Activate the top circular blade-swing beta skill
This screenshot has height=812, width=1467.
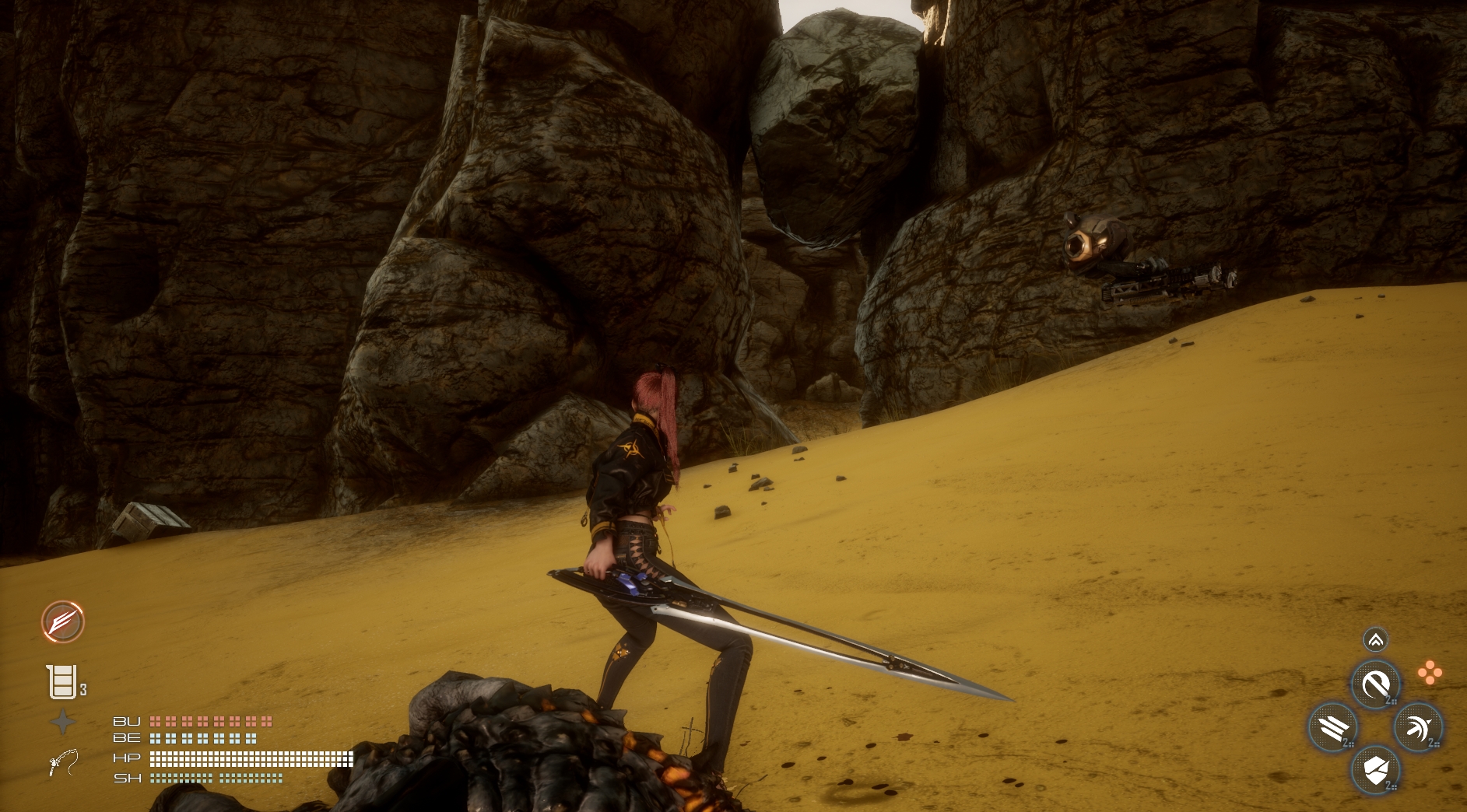point(1376,685)
